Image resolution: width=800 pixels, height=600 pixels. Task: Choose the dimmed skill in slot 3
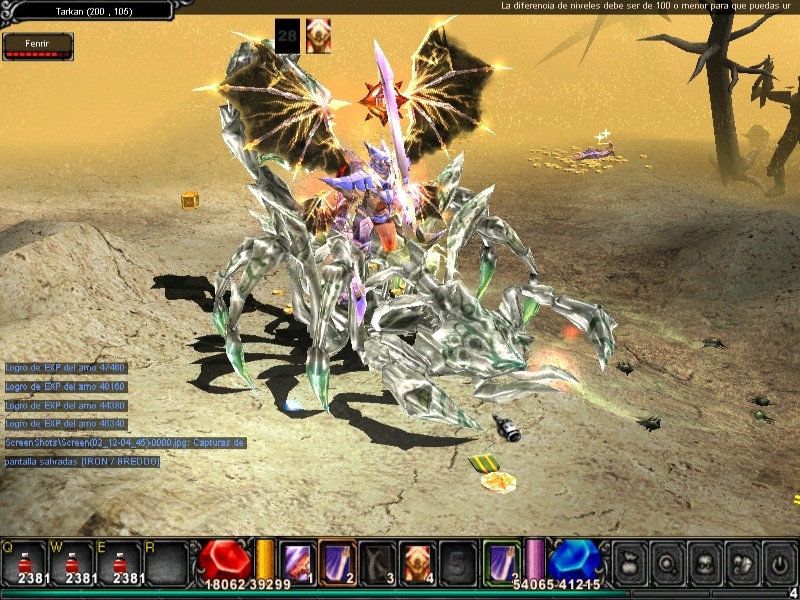pyautogui.click(x=377, y=560)
